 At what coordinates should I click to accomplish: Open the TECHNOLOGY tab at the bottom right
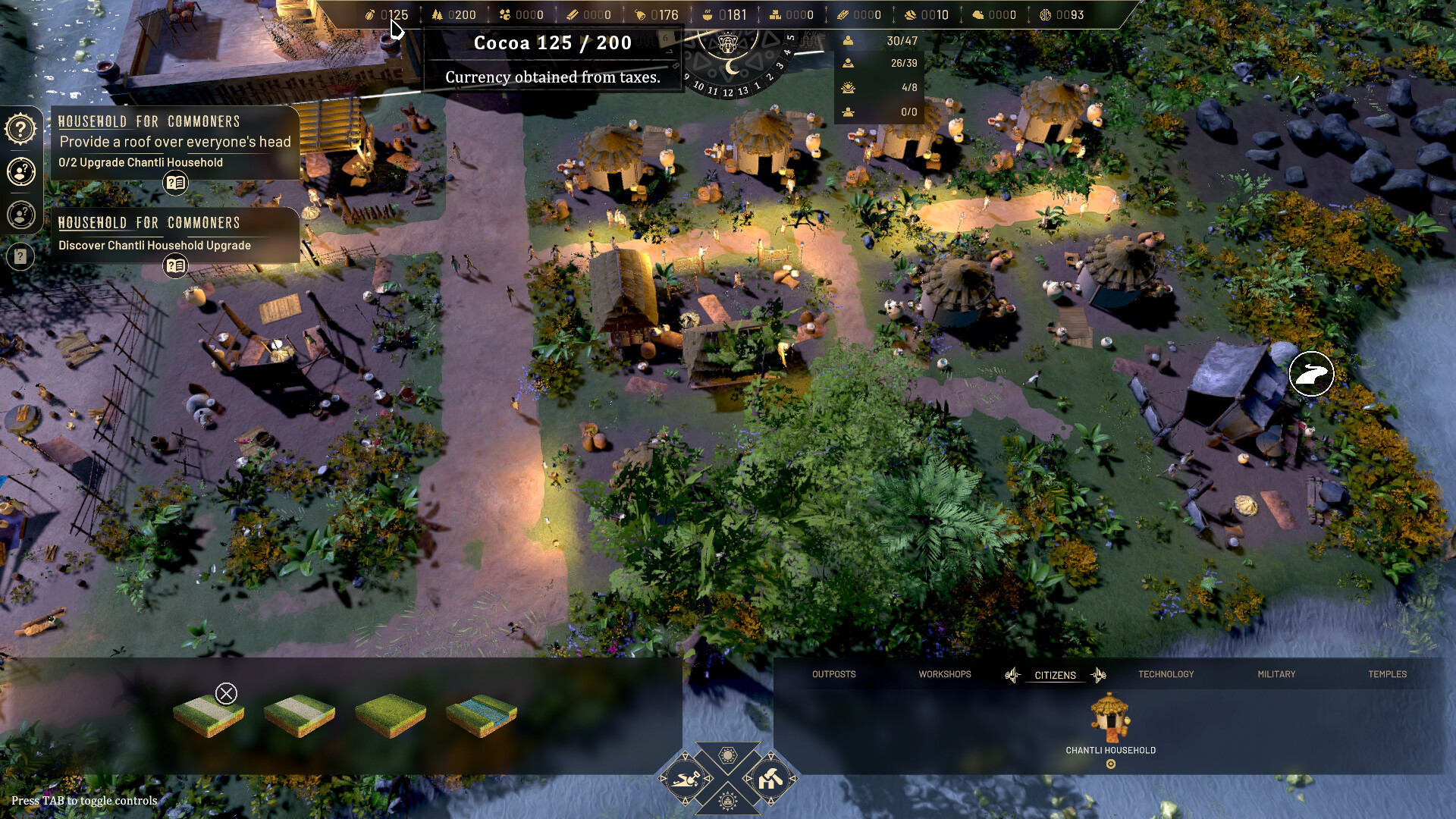1166,674
